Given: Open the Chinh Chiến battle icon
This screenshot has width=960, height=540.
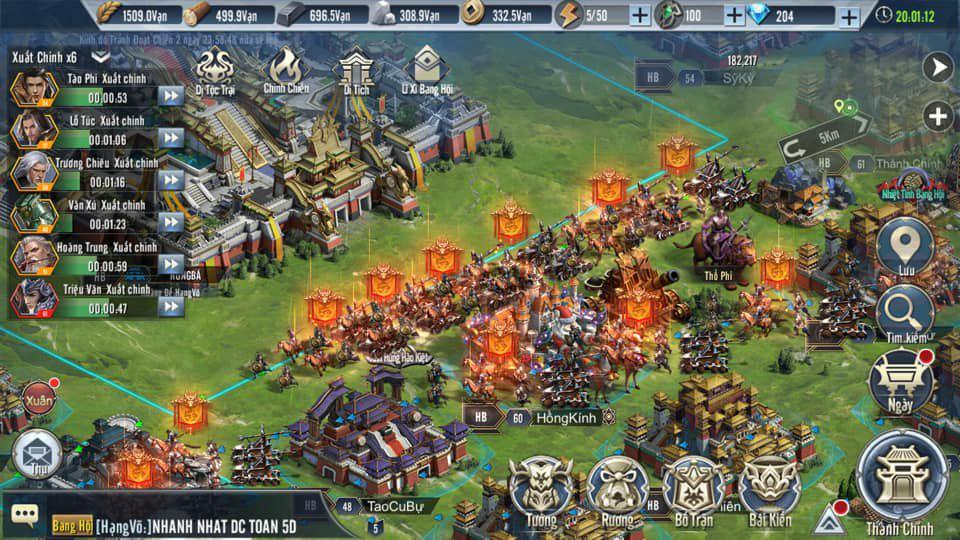Looking at the screenshot, I should coord(285,68).
